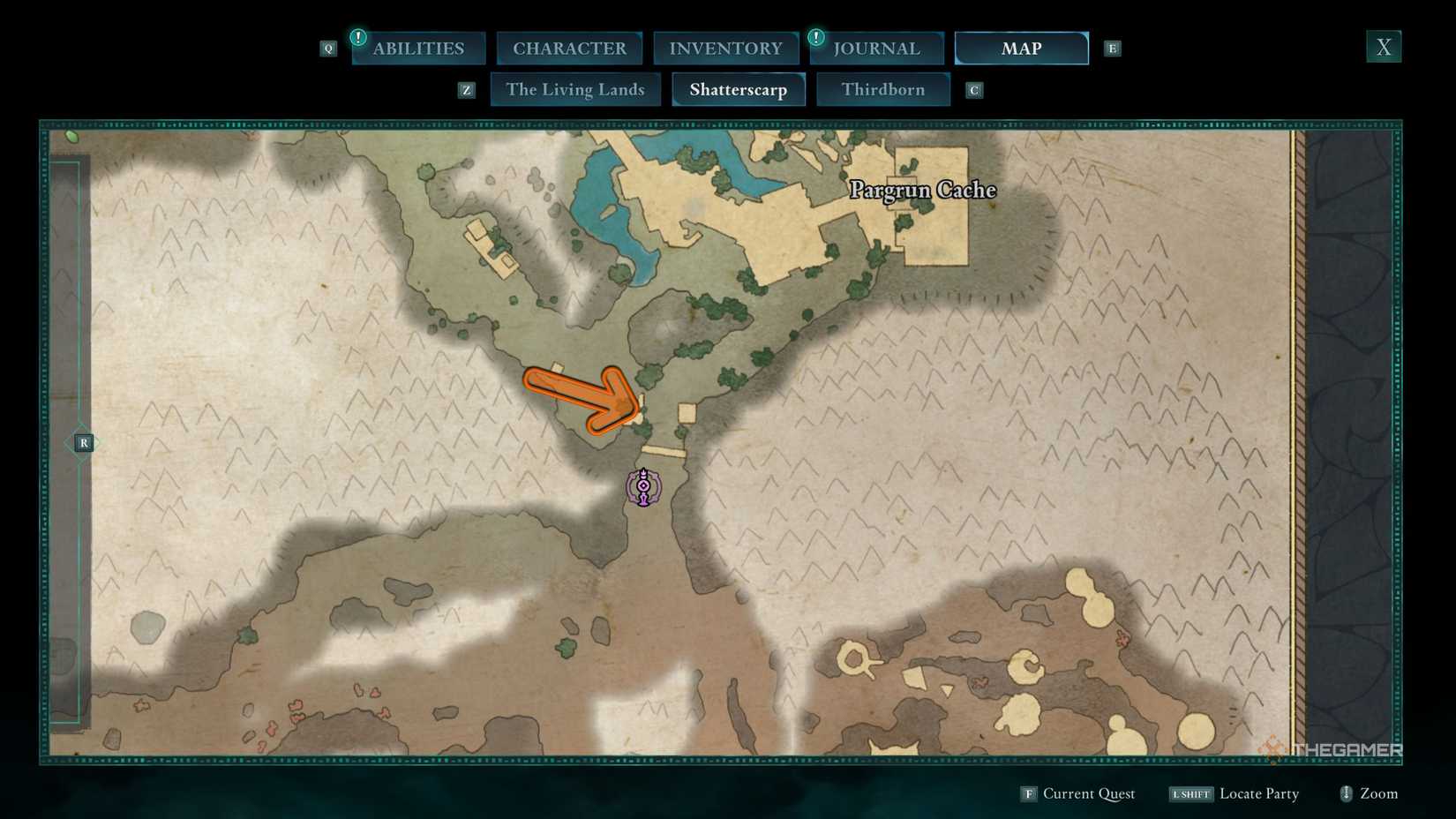The height and width of the screenshot is (819, 1456).
Task: Switch to The Living Lands map
Action: [x=575, y=89]
